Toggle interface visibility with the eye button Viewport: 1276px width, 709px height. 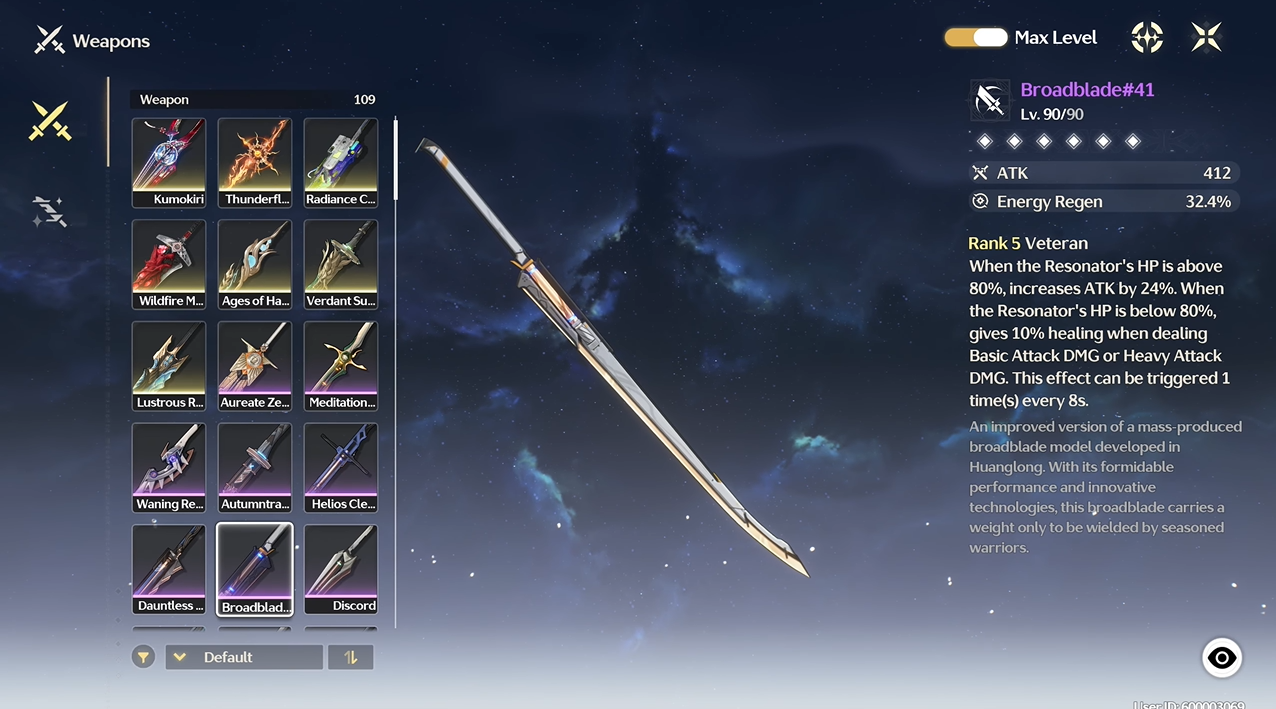(x=1221, y=657)
